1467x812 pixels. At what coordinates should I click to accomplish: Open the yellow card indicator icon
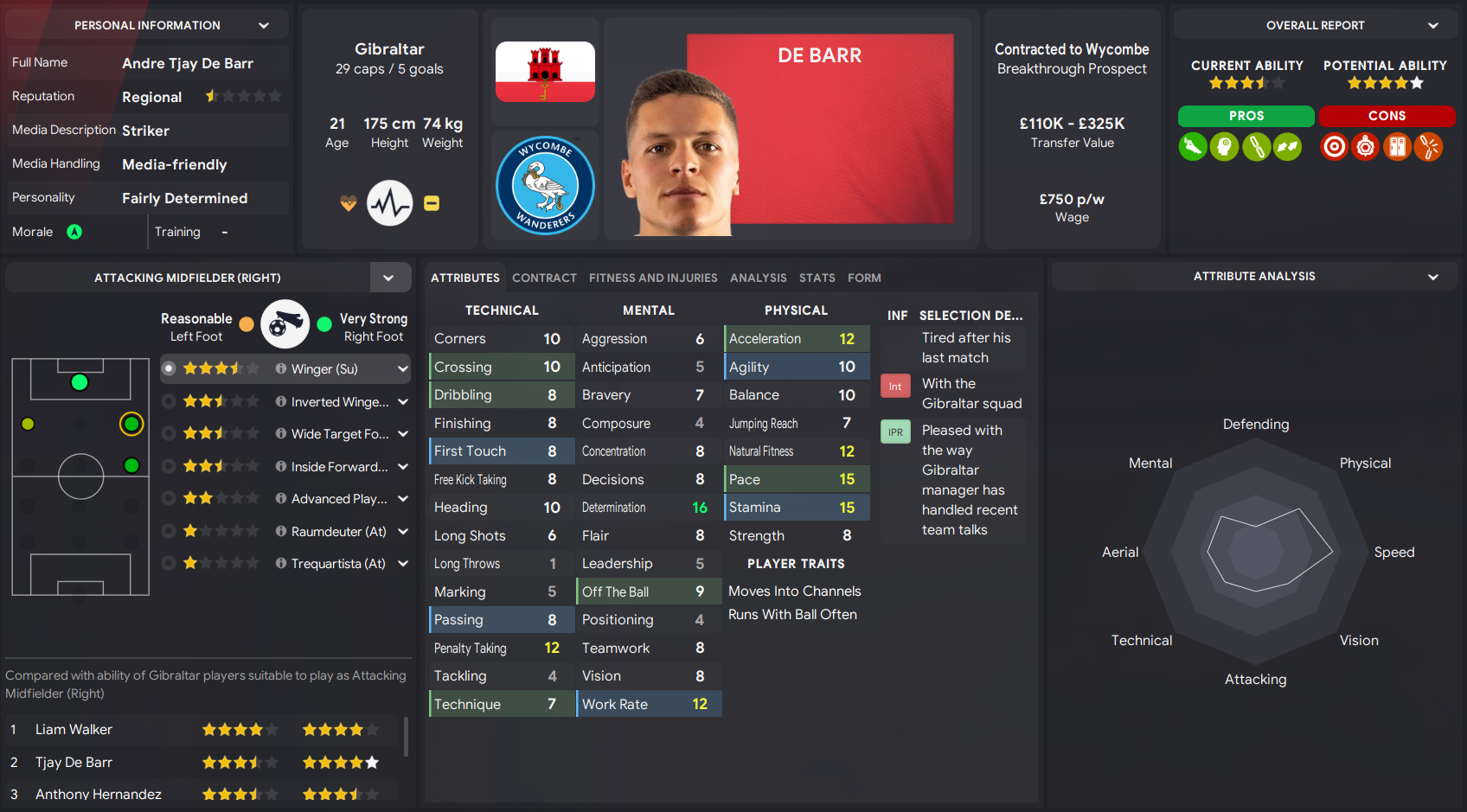tap(431, 202)
